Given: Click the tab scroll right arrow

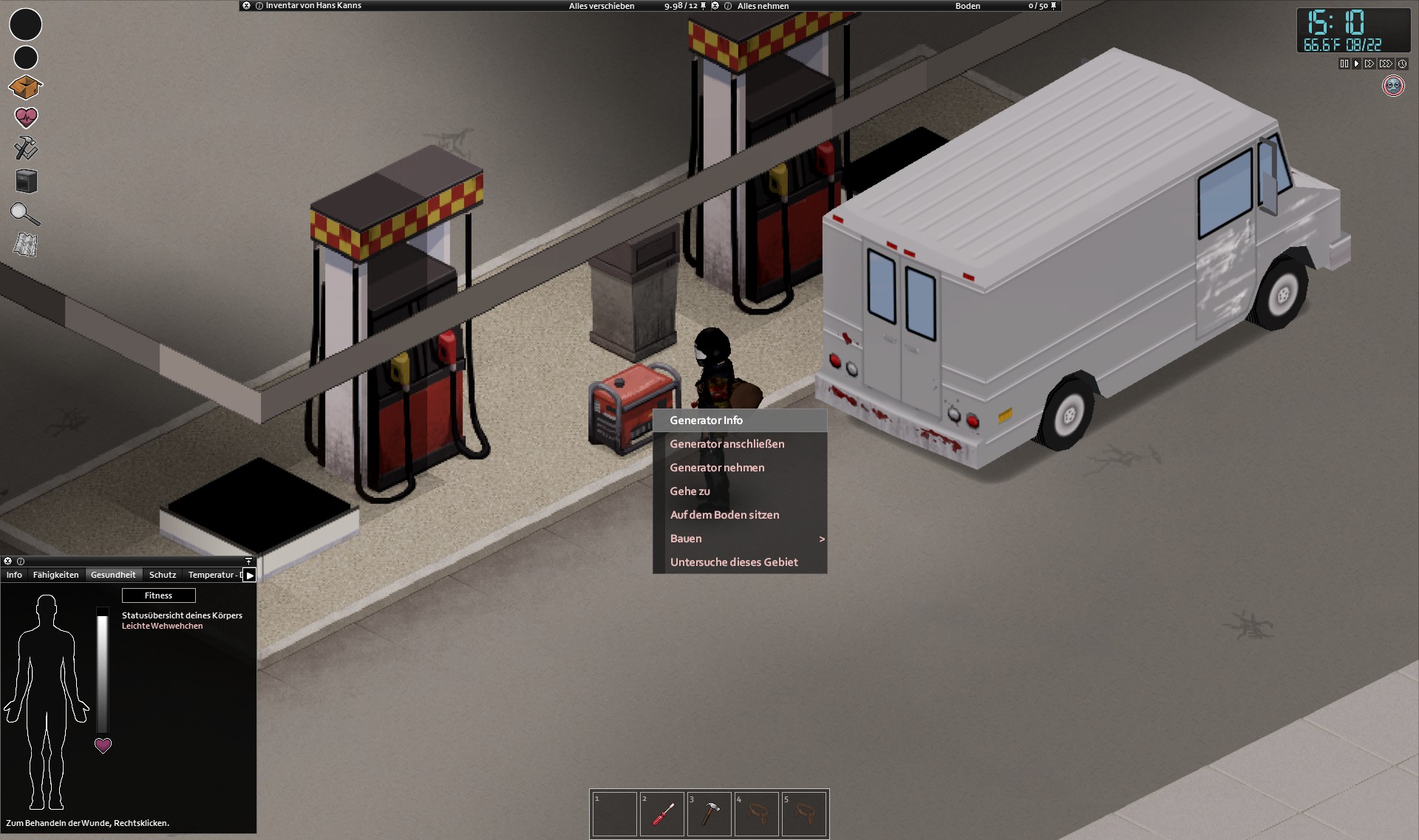Looking at the screenshot, I should (249, 575).
